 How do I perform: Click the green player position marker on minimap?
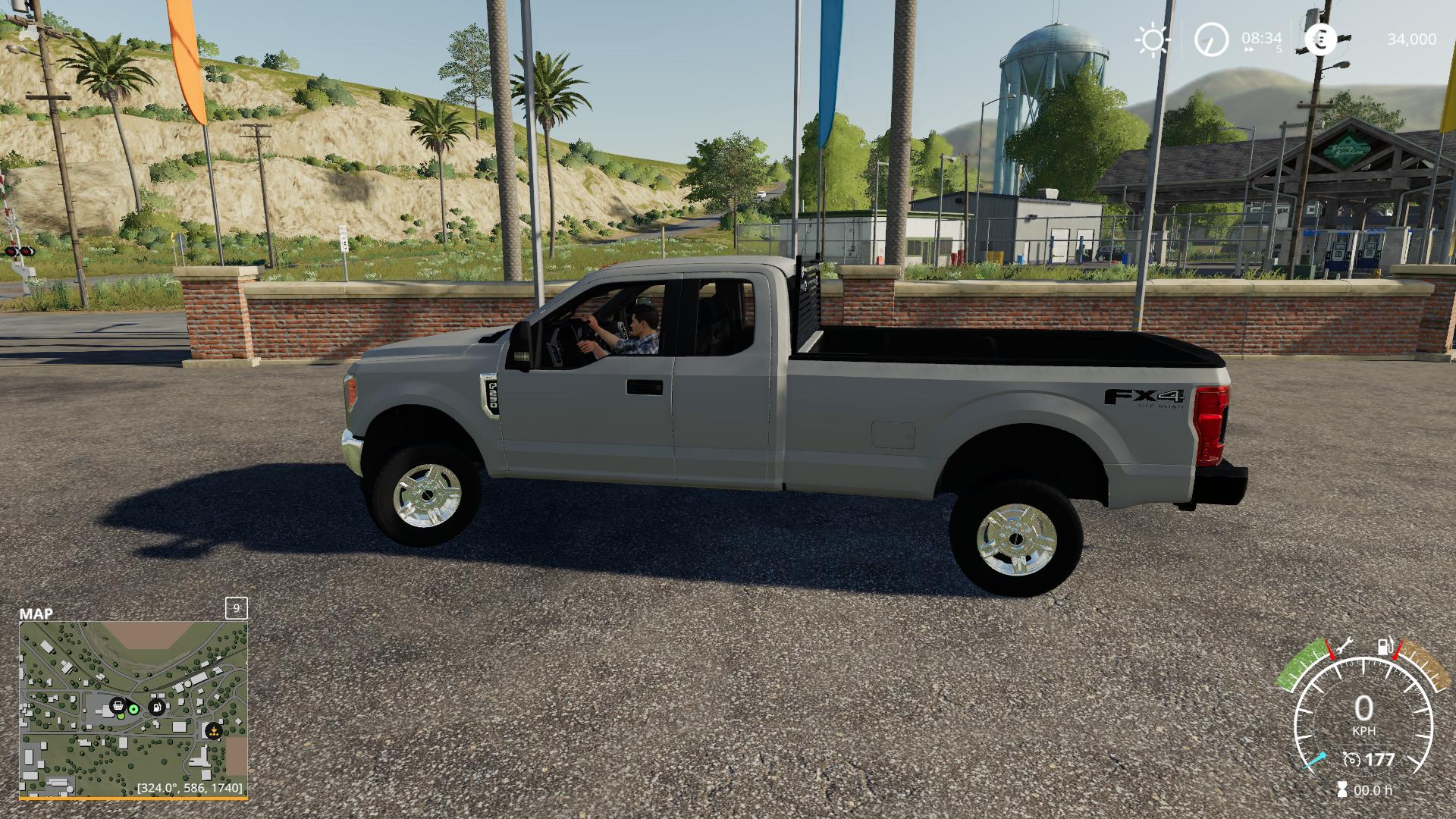pos(134,709)
